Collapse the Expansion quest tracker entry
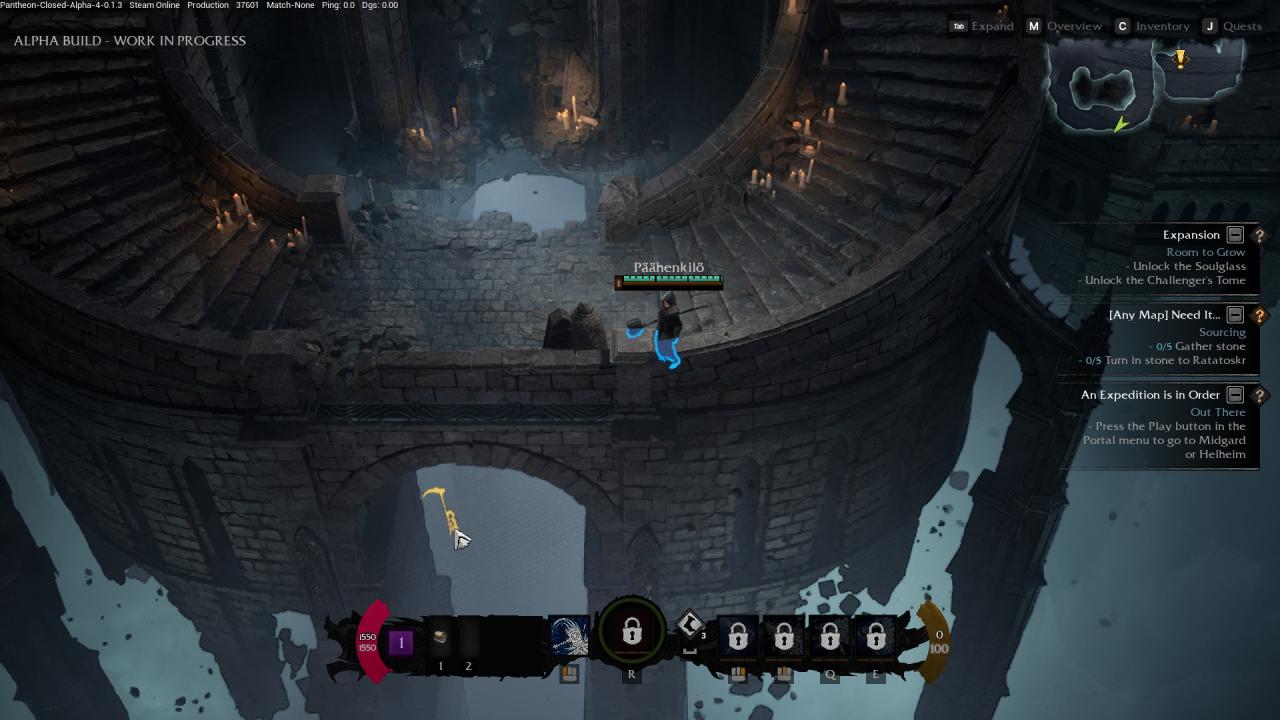1280x720 pixels. pos(1235,235)
